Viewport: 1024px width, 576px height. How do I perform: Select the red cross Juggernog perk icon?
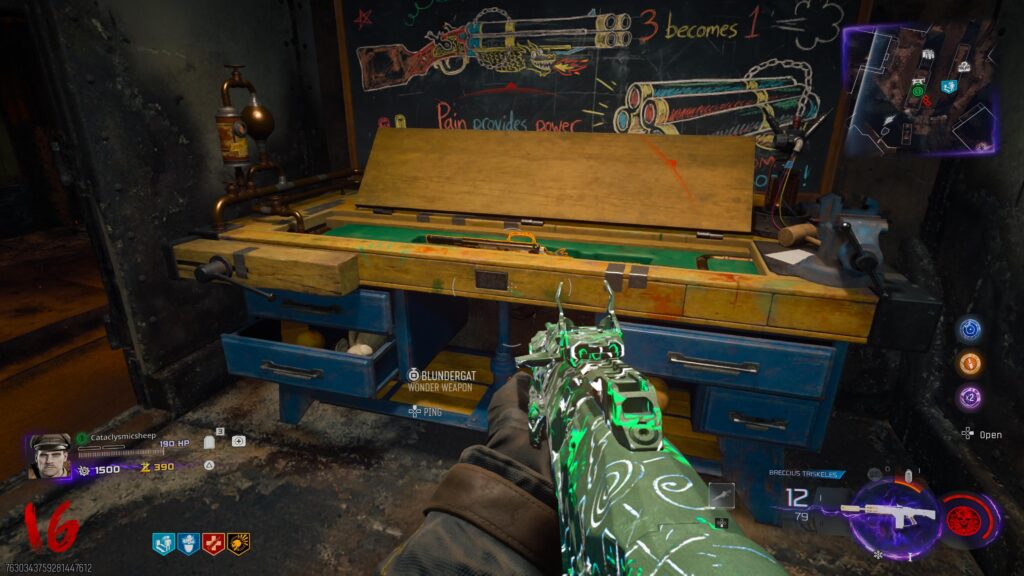pos(213,543)
